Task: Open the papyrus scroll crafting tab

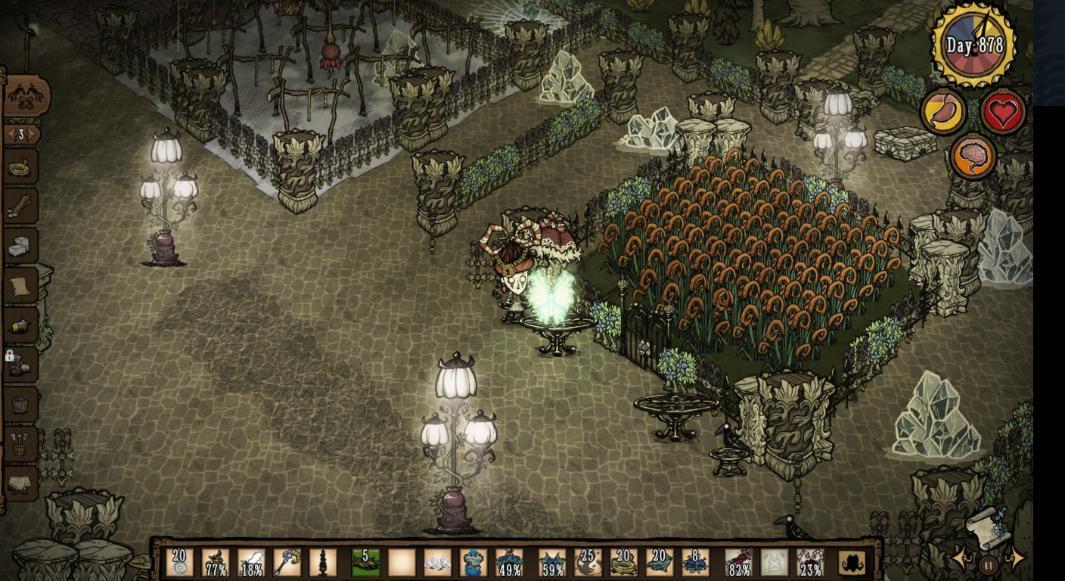Action: [x=21, y=287]
